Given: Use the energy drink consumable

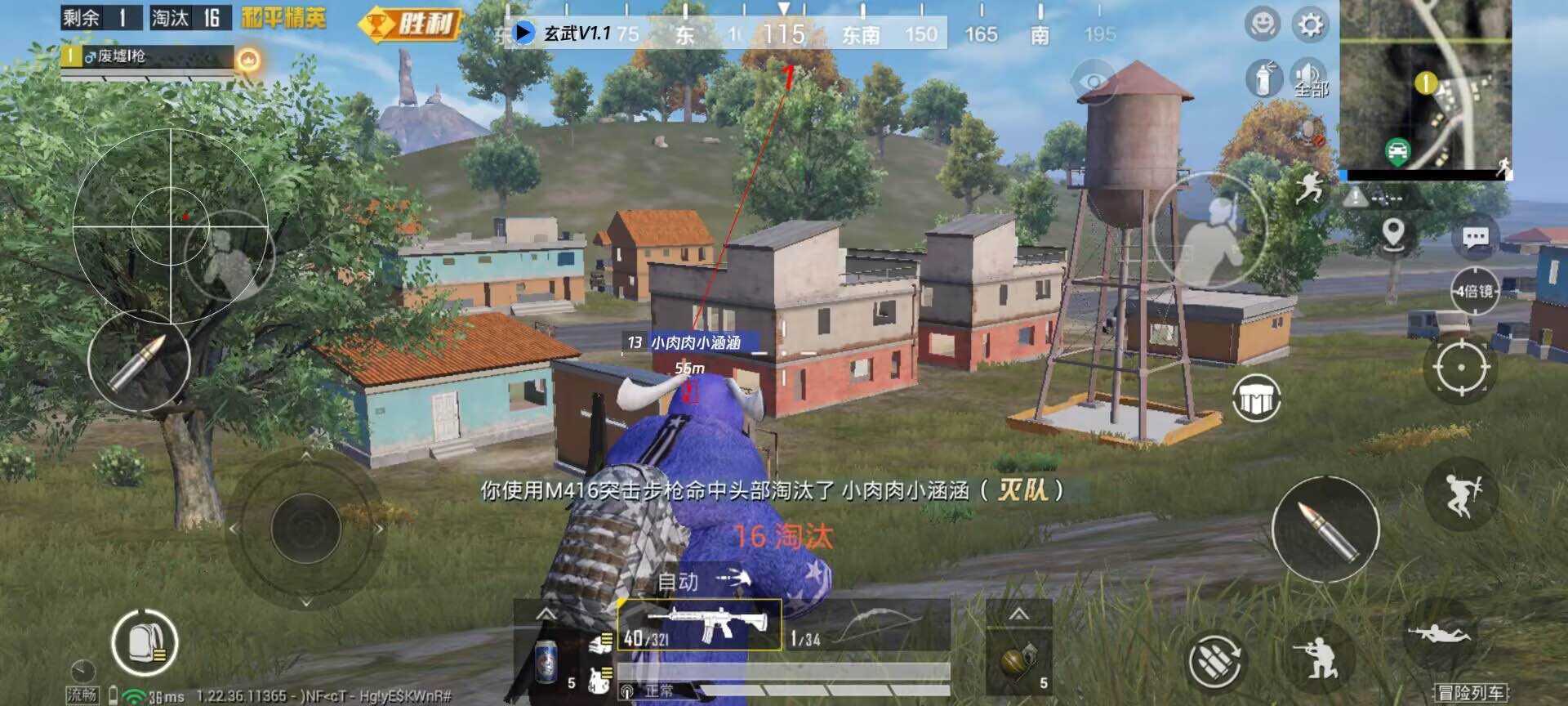Looking at the screenshot, I should [546, 659].
